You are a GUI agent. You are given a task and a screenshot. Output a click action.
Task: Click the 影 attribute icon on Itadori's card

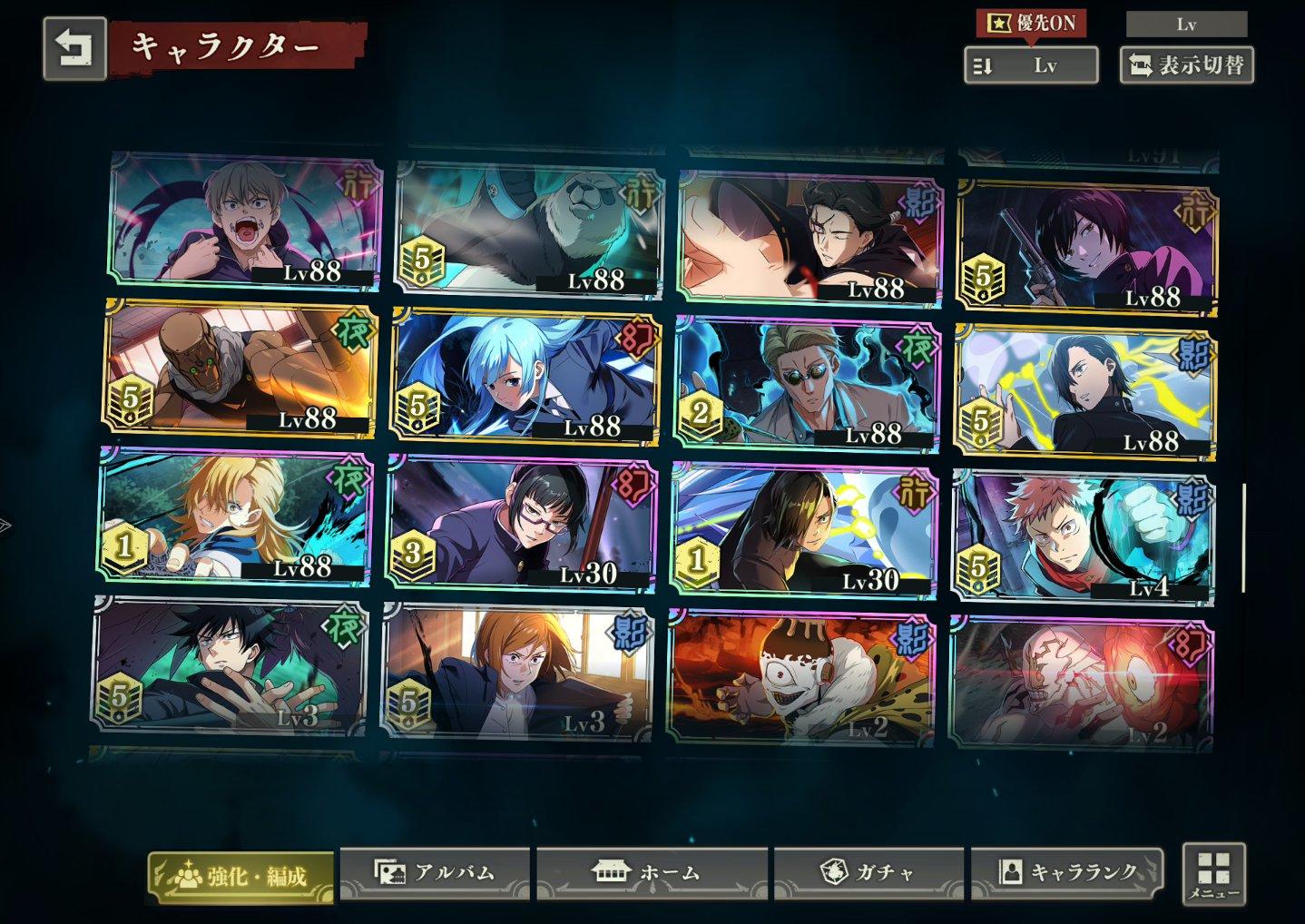[1193, 498]
